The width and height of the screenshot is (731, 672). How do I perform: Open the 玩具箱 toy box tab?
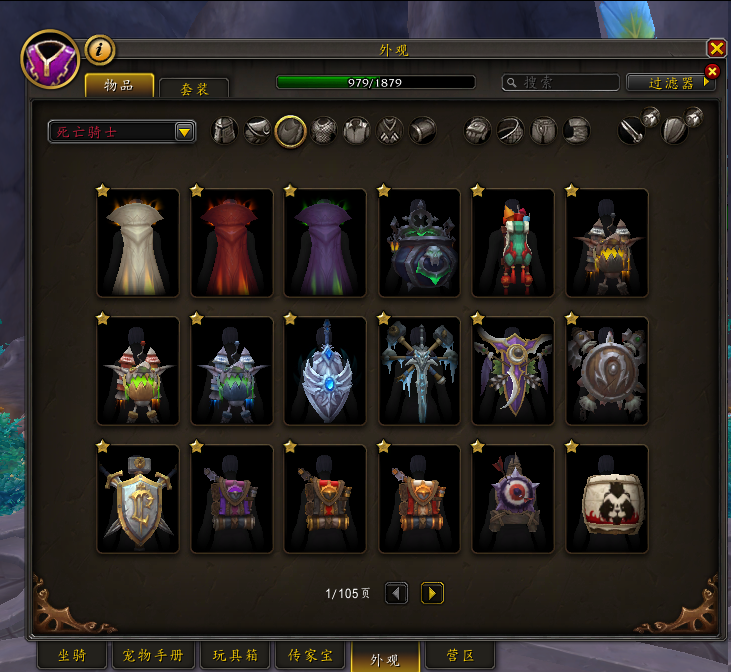[x=236, y=656]
